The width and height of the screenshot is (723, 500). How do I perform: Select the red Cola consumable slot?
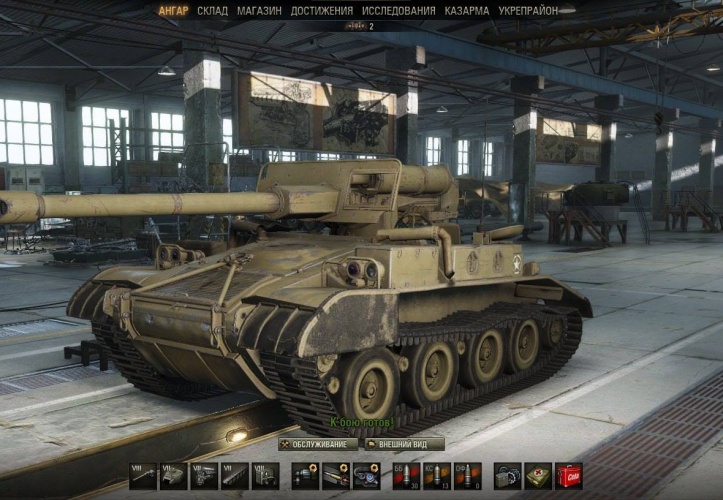point(569,476)
